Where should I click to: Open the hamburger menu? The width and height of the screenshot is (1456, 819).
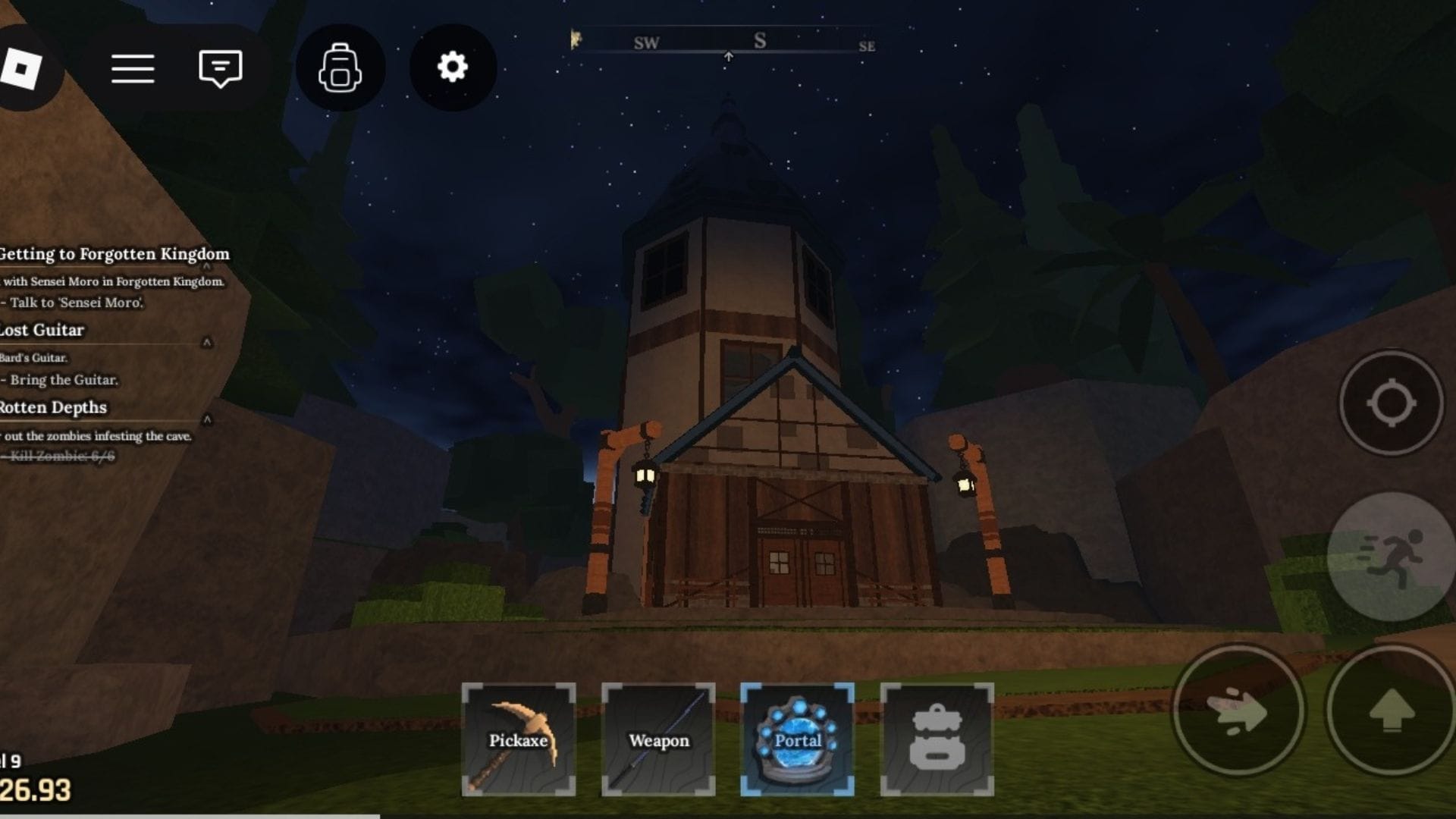point(133,67)
